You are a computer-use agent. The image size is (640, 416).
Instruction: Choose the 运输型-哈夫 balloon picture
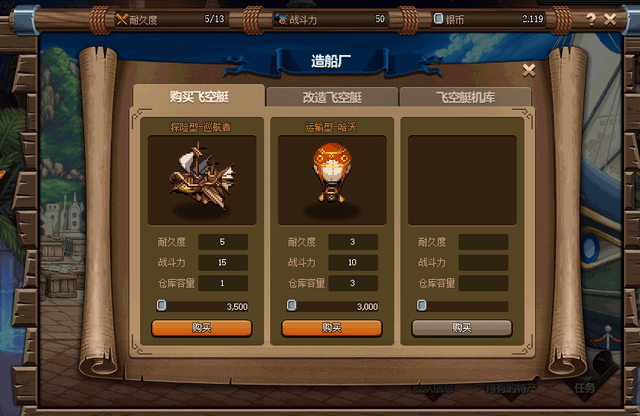click(331, 180)
